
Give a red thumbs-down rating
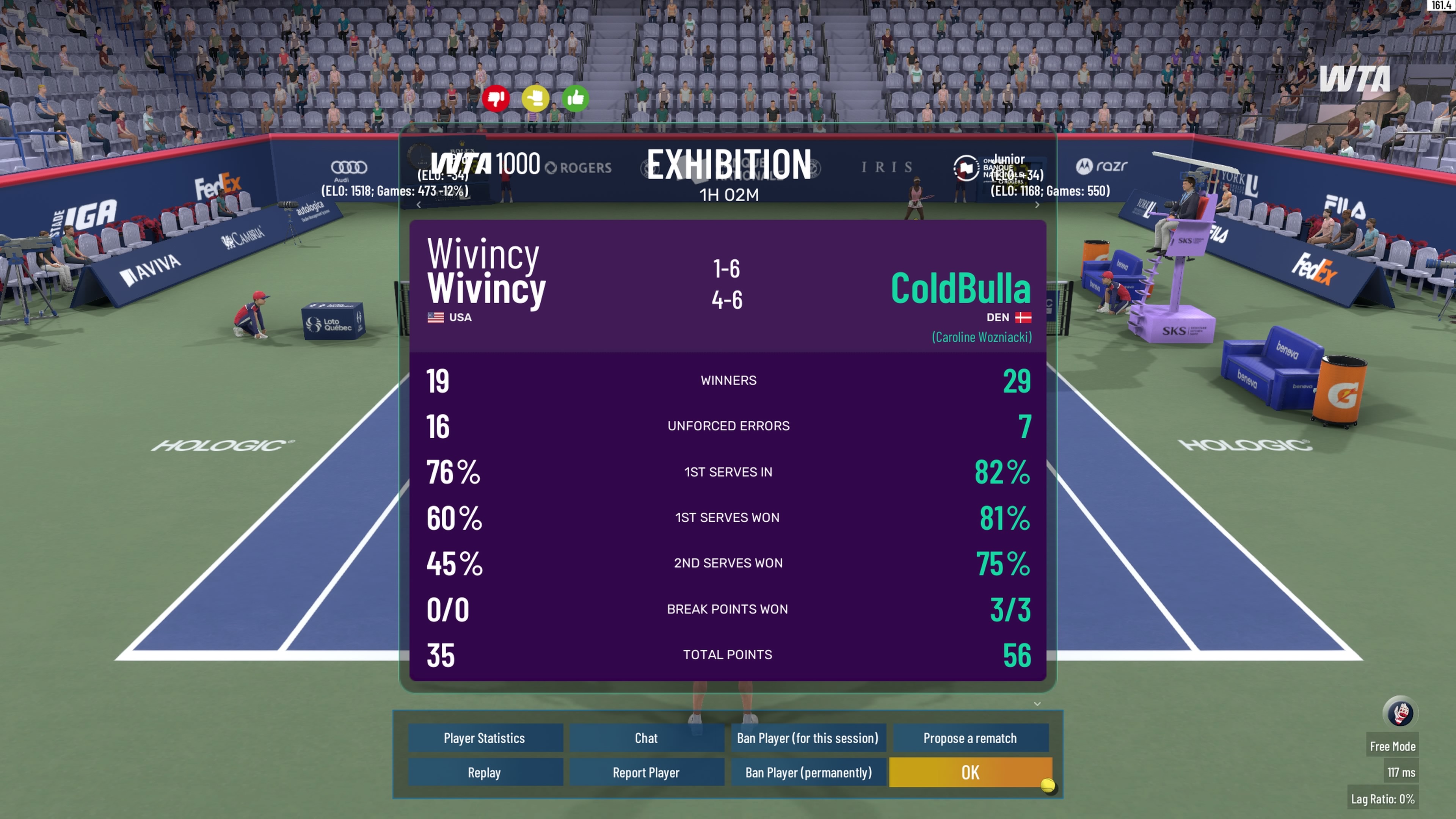496,99
